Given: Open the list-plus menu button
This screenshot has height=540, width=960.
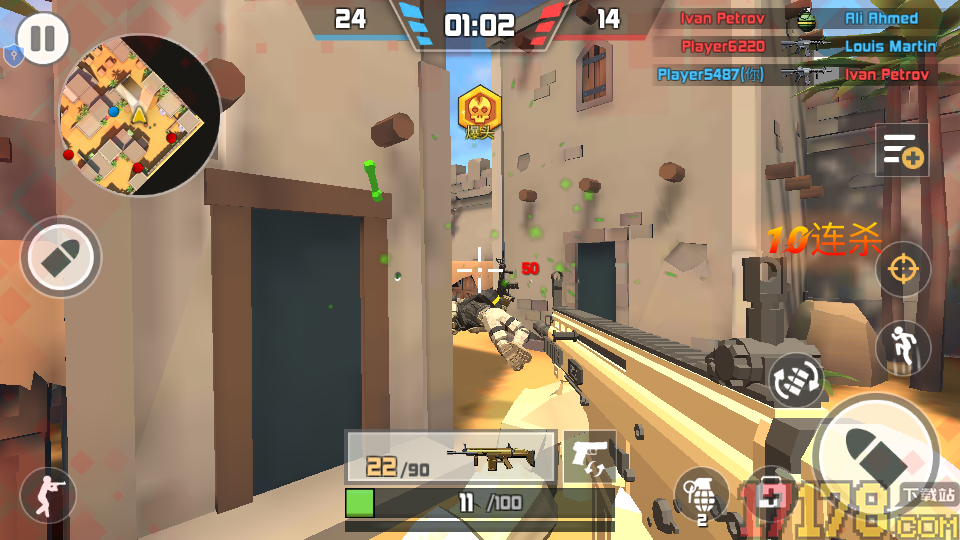Looking at the screenshot, I should coord(902,151).
